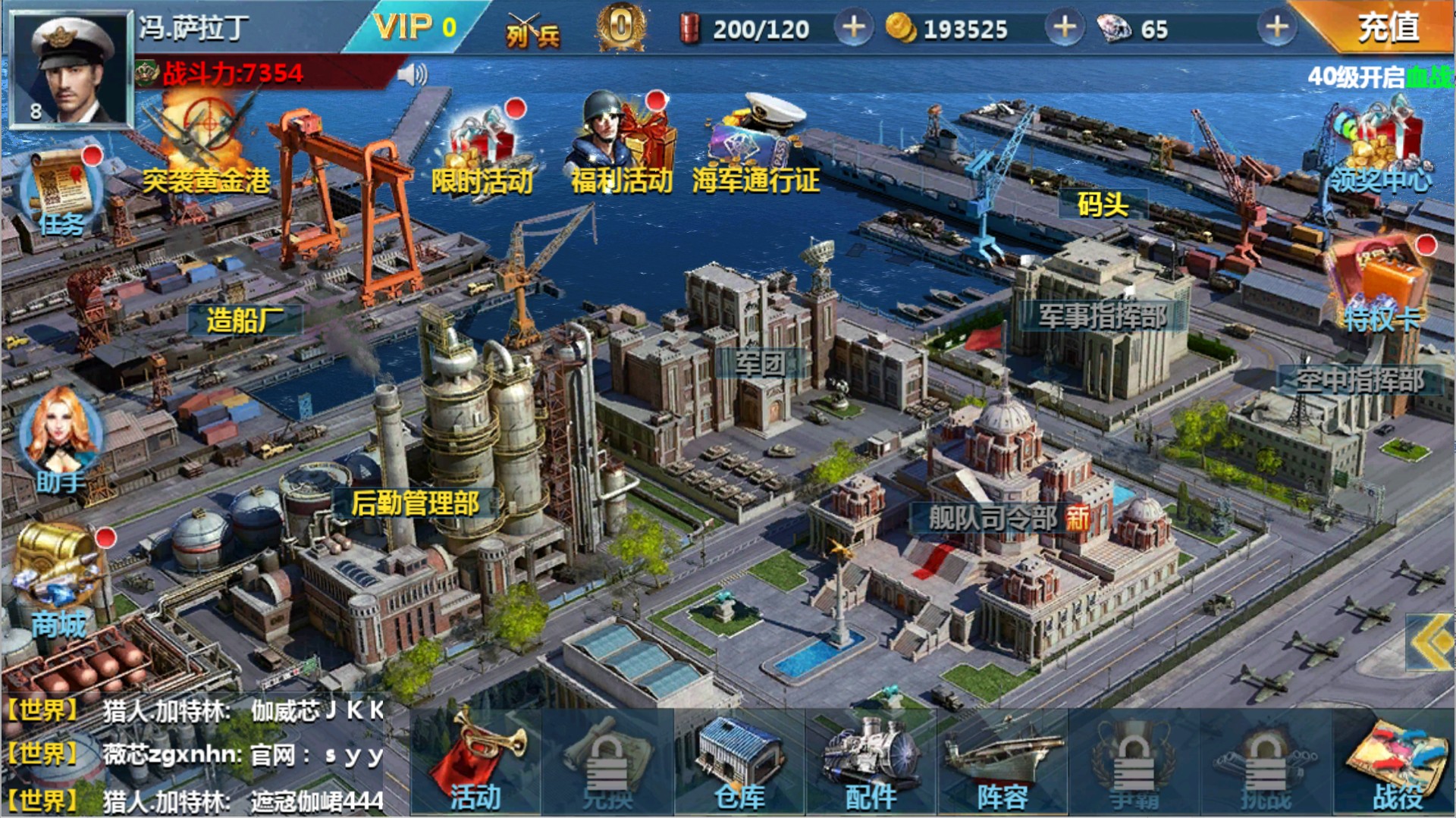Viewport: 1456px width, 818px height.
Task: Open the 仓库 warehouse
Action: (739, 762)
